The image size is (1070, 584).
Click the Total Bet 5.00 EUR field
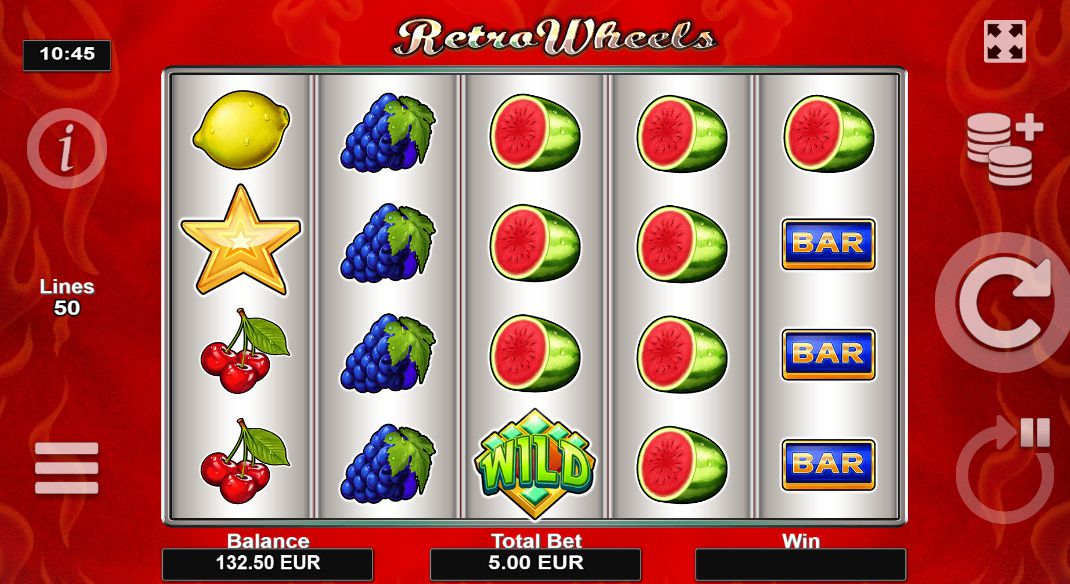(535, 564)
